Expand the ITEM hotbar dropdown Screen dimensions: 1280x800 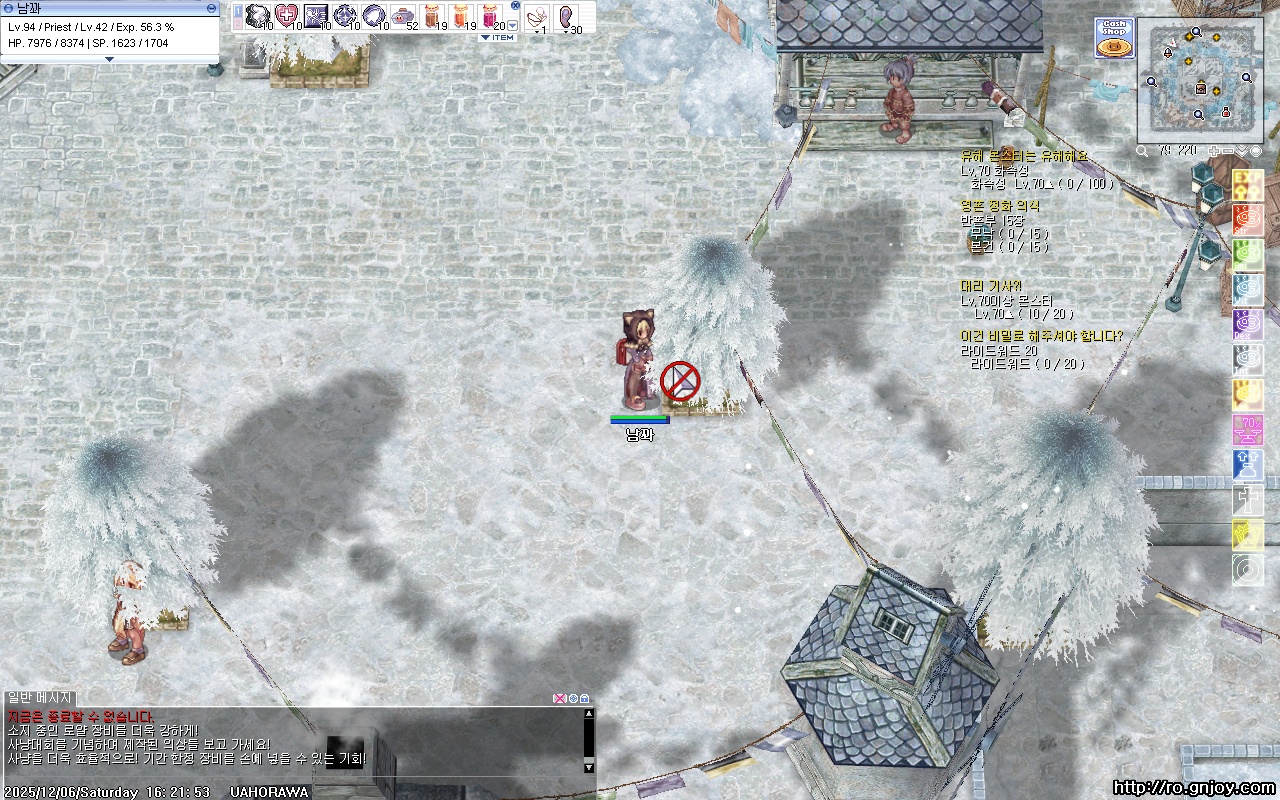click(498, 38)
